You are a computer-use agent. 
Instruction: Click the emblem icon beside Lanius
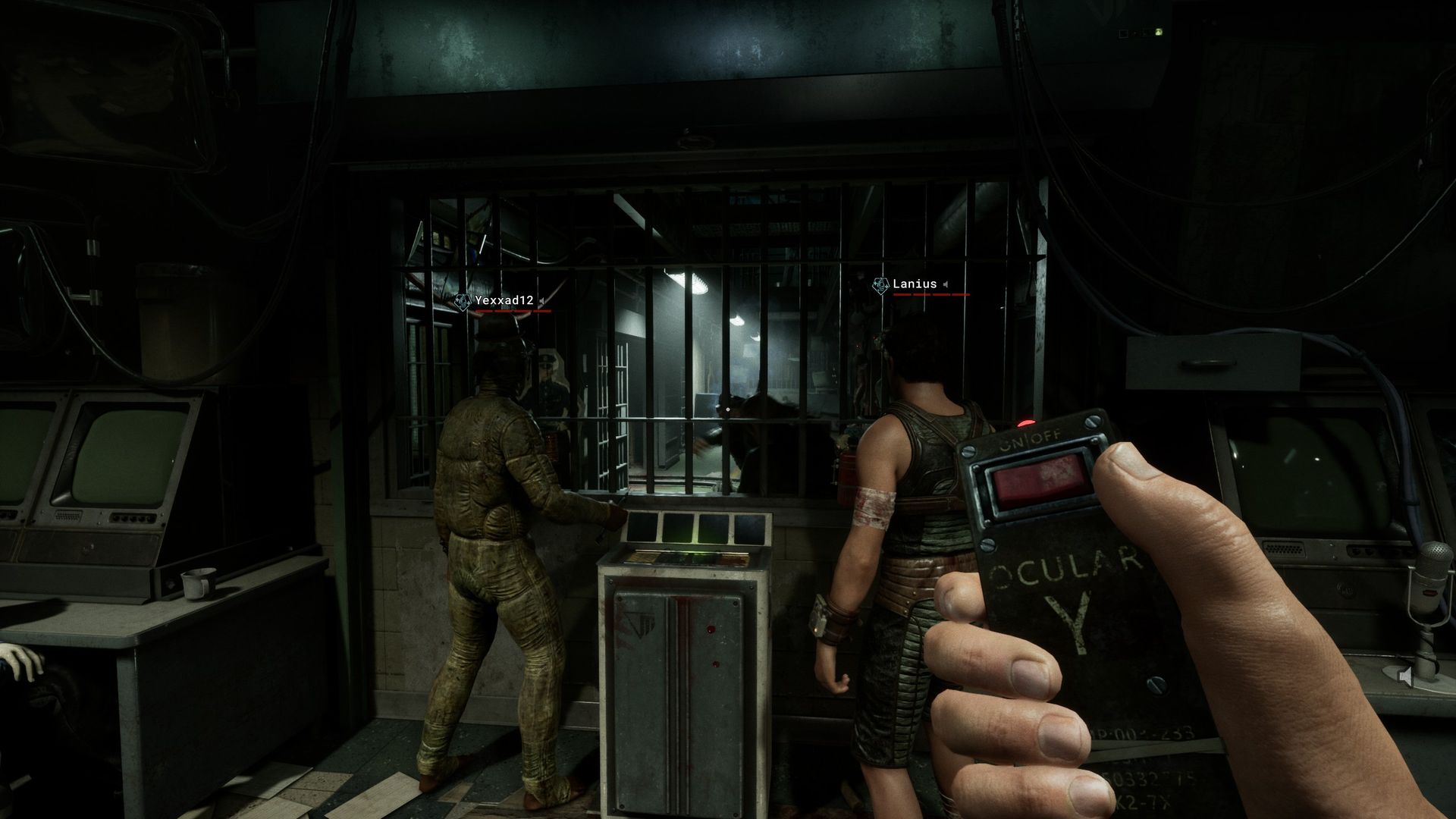click(880, 285)
